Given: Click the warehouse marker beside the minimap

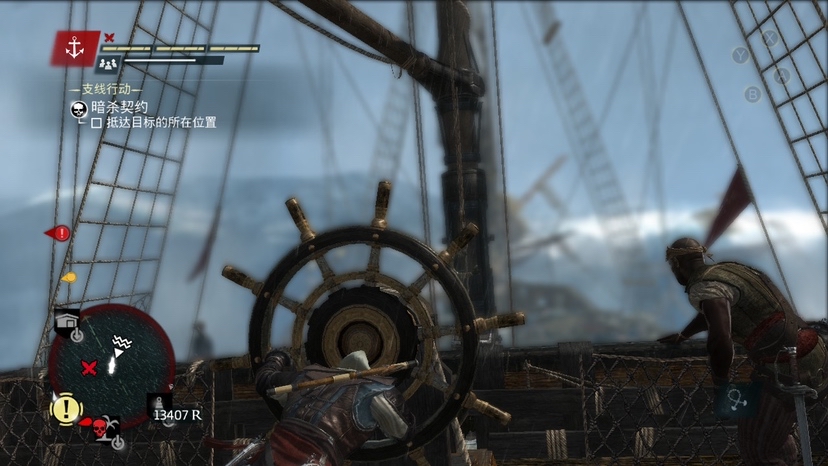Looking at the screenshot, I should [x=68, y=322].
